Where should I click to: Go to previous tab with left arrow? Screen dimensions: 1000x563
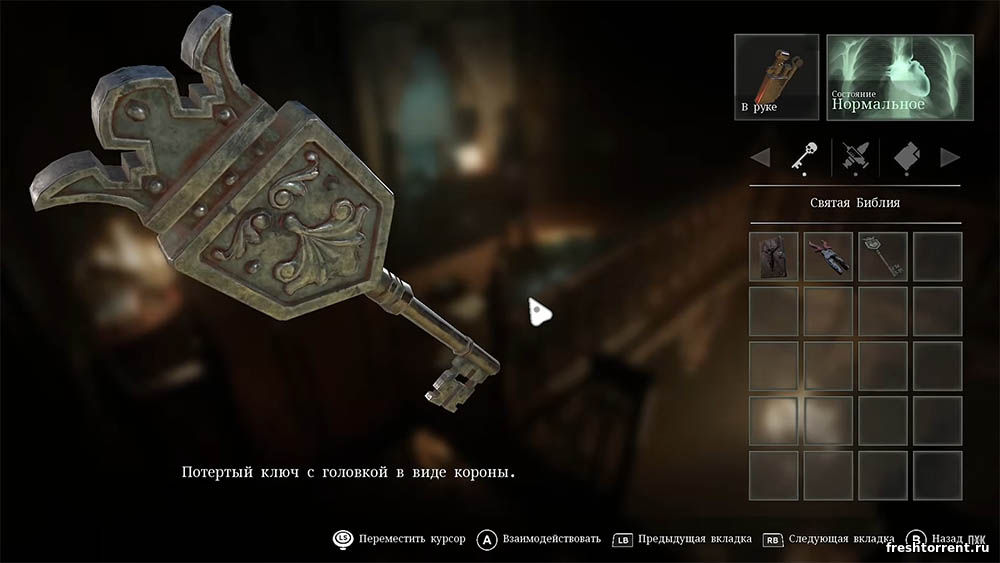tap(760, 157)
